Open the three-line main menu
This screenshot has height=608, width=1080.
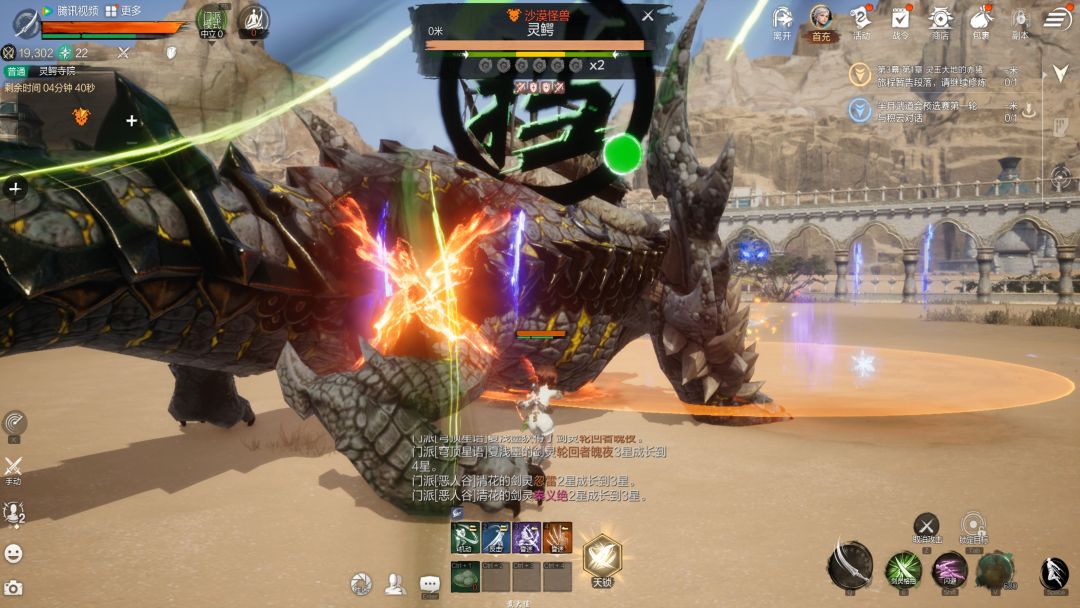(x=1058, y=19)
